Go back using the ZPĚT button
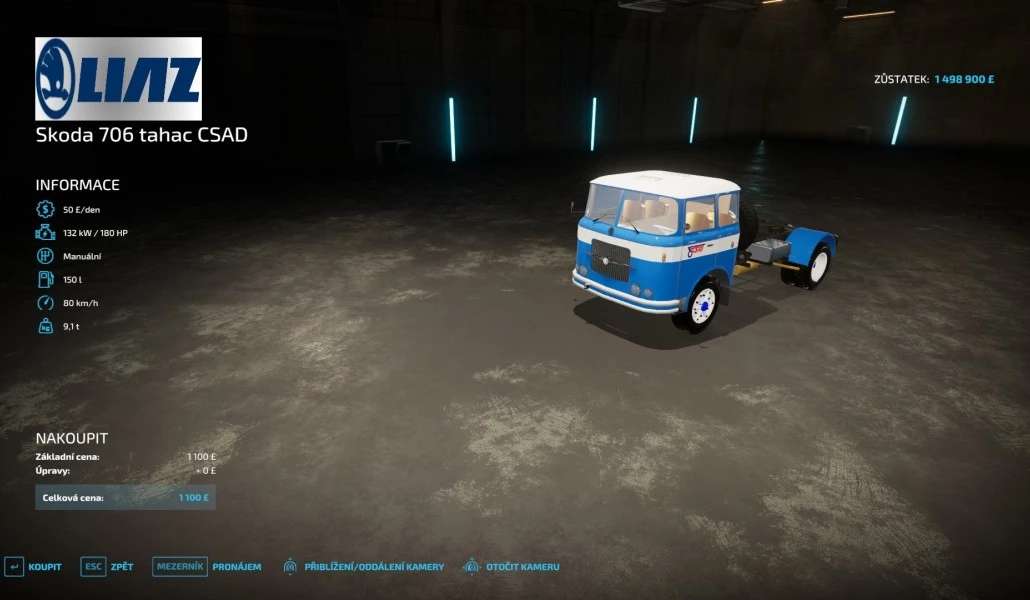 [108, 567]
